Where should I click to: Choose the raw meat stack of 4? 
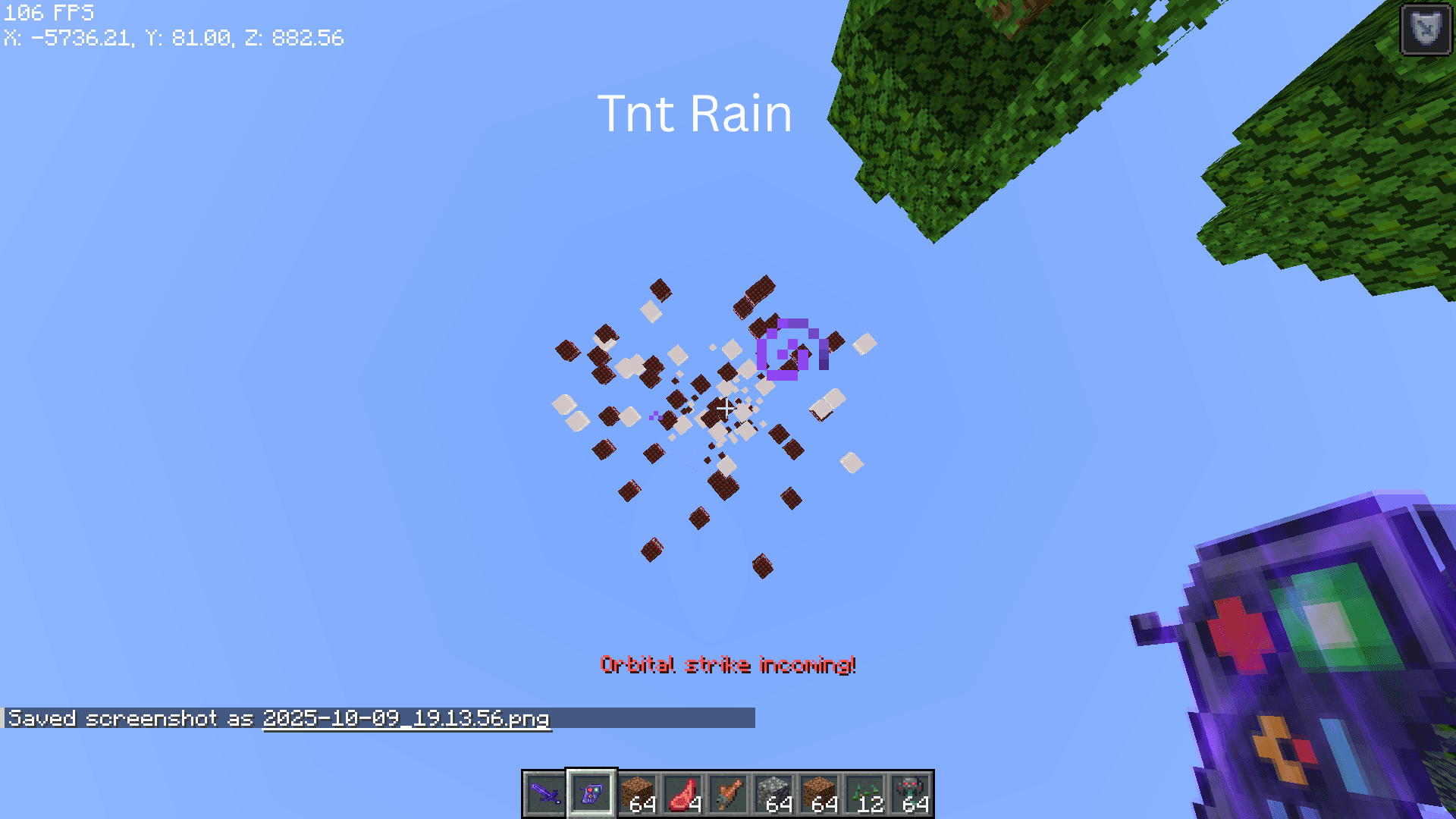(x=682, y=794)
